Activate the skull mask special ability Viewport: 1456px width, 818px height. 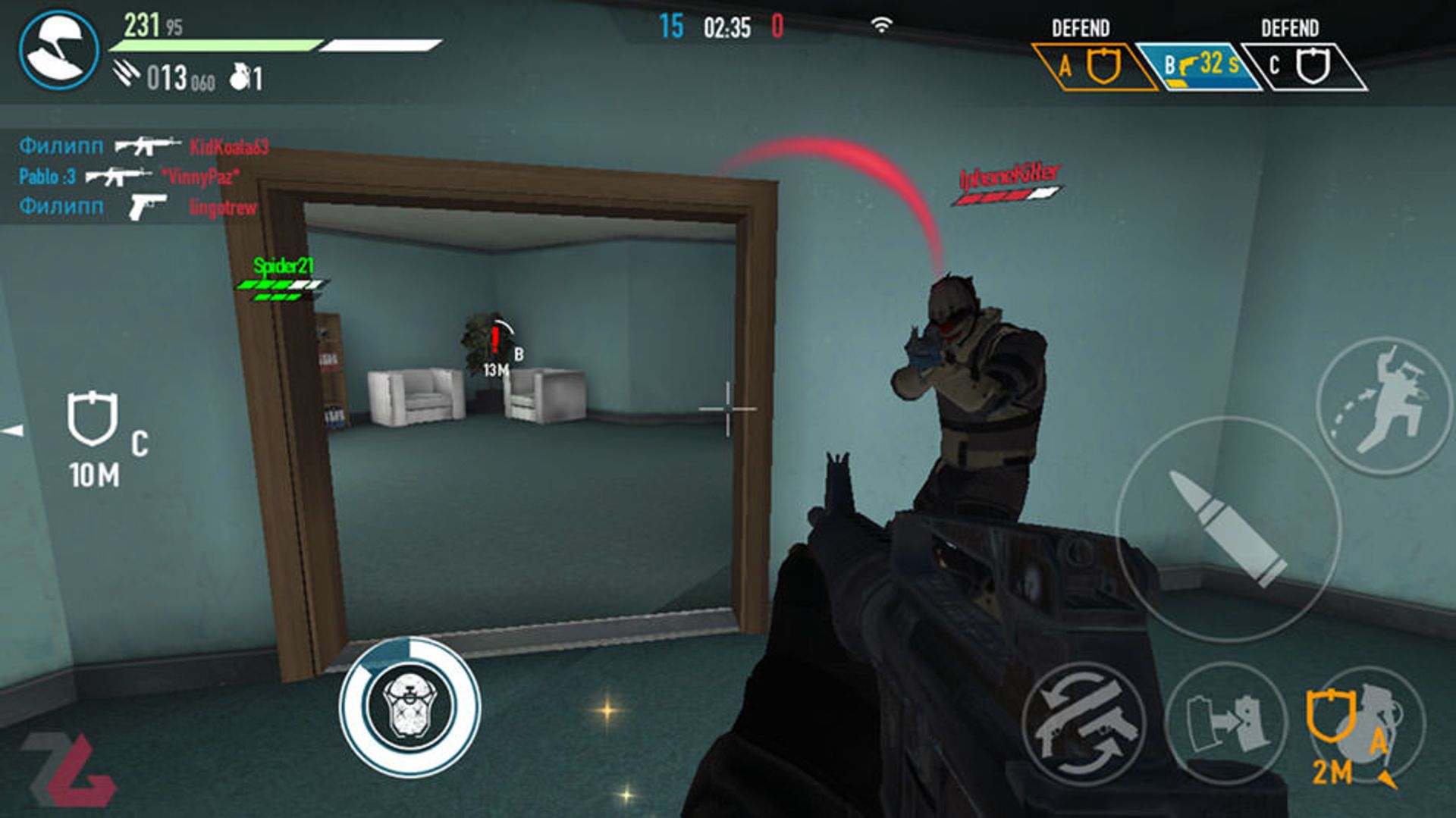[409, 707]
